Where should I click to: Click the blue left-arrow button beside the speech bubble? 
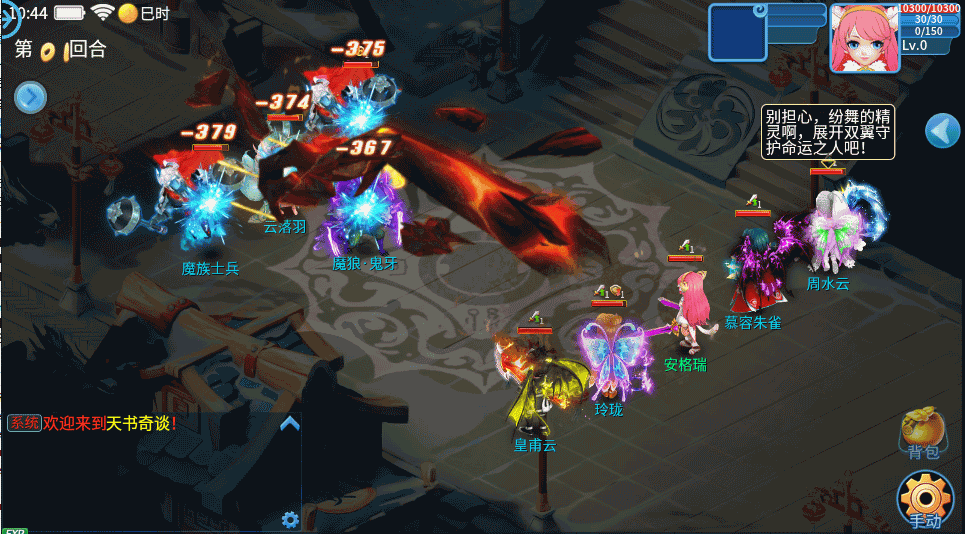[x=942, y=131]
